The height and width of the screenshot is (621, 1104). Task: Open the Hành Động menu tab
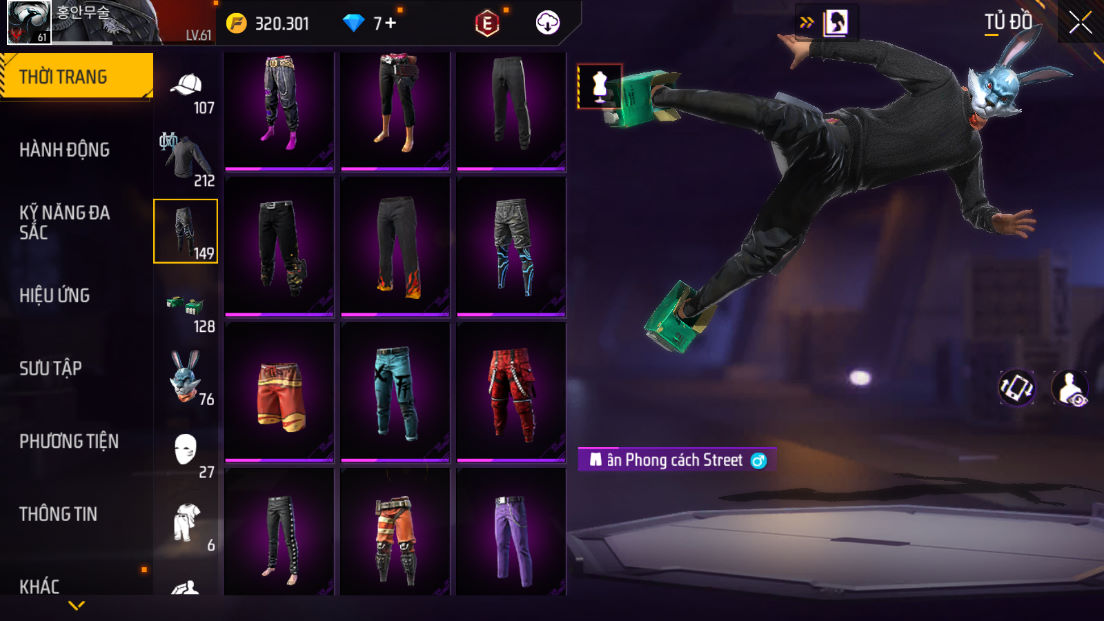click(x=65, y=150)
